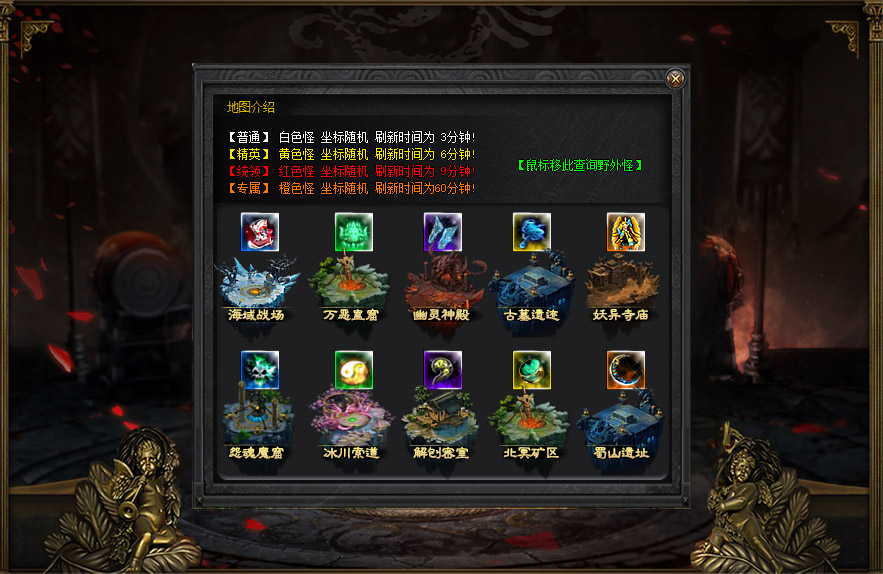Select the crescent bracelet icon above 蜀山遗址
This screenshot has width=883, height=574.
pyautogui.click(x=626, y=370)
